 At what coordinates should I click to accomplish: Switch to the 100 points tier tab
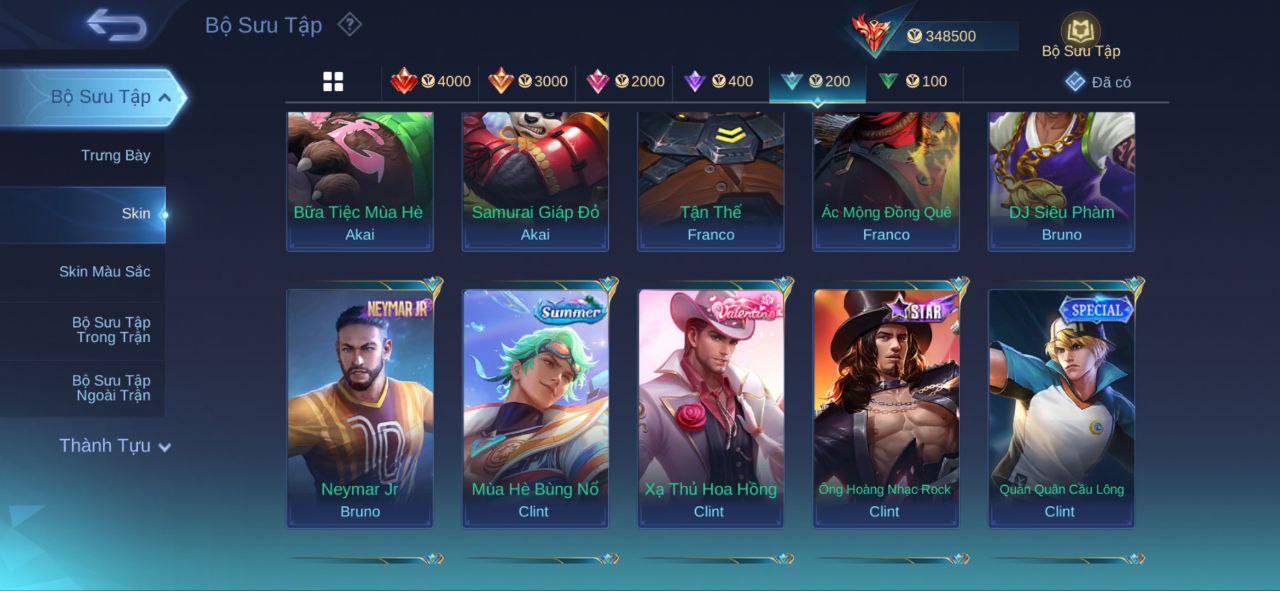pos(912,82)
